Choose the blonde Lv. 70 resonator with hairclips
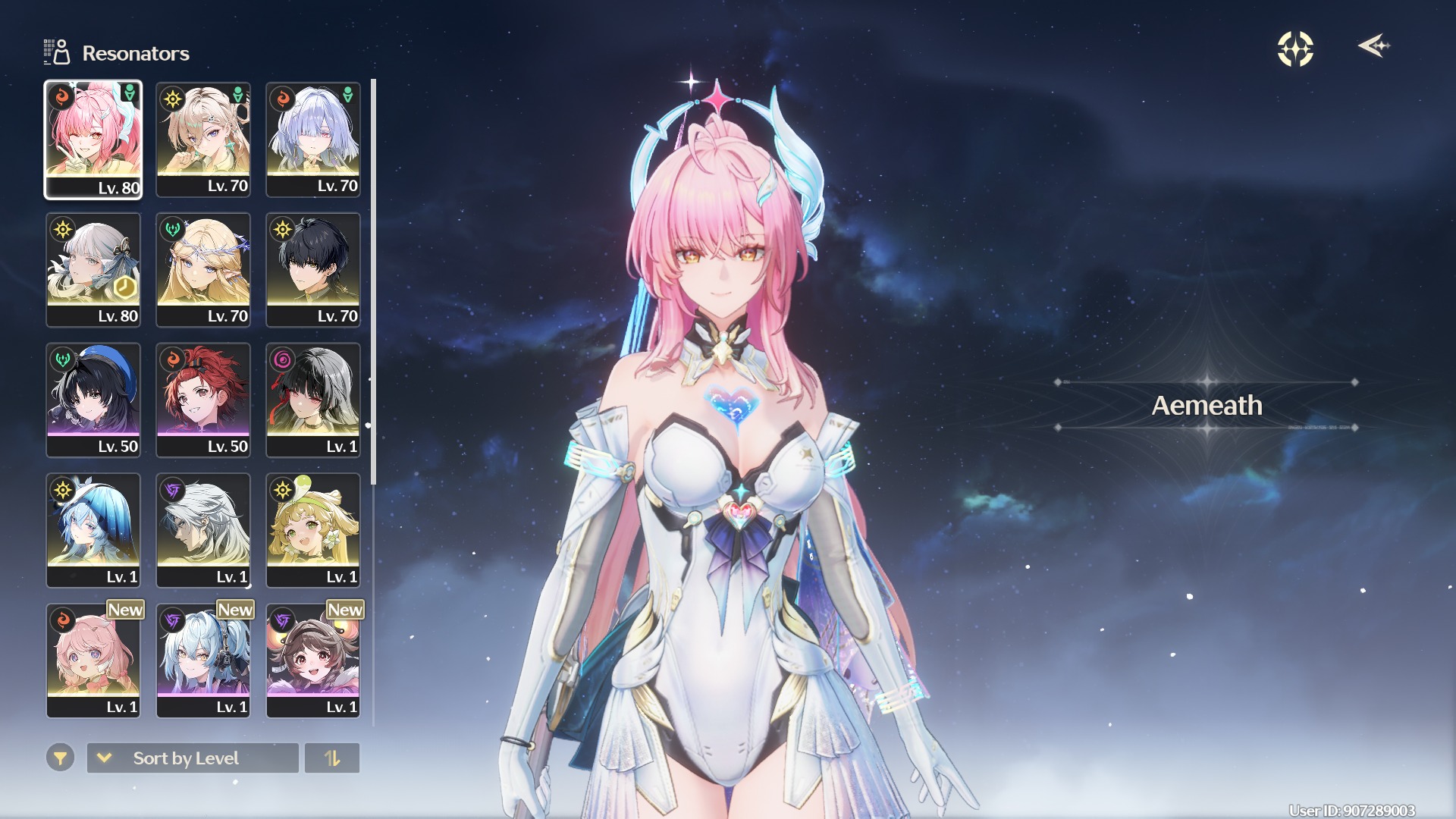1456x819 pixels. [x=202, y=140]
